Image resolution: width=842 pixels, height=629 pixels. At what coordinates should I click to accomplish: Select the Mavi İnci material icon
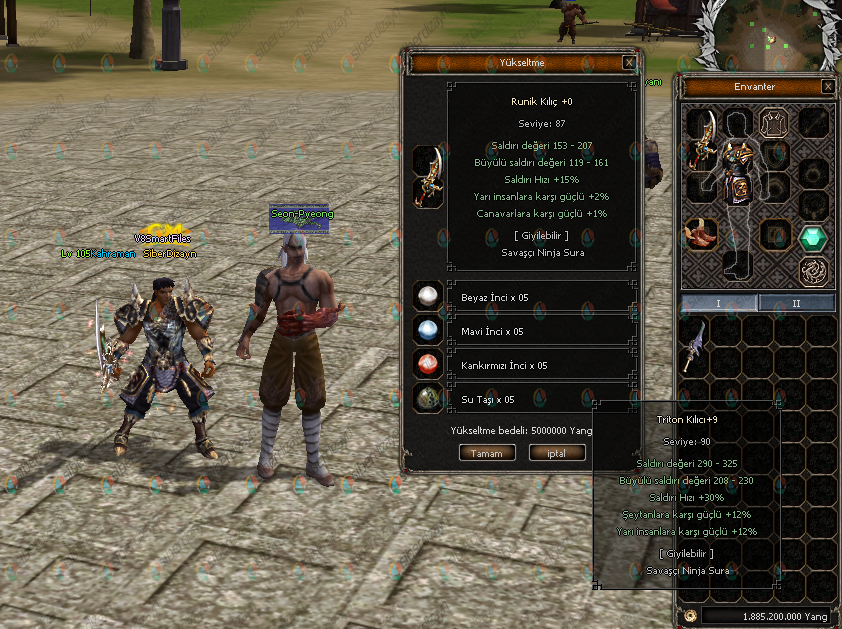[x=429, y=330]
